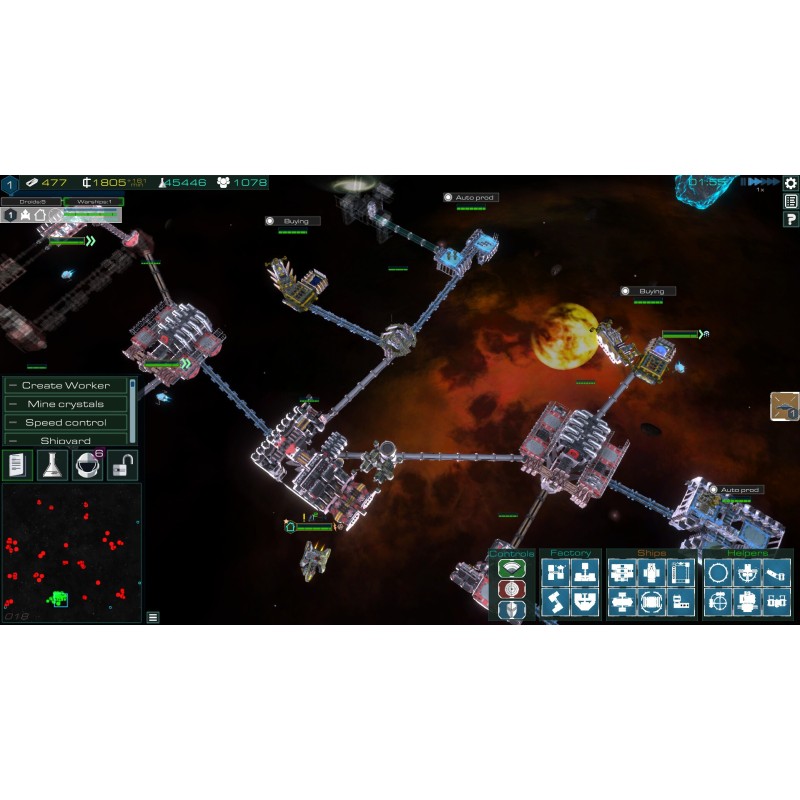Select the Create Worker objective
800x800 pixels.
(66, 385)
